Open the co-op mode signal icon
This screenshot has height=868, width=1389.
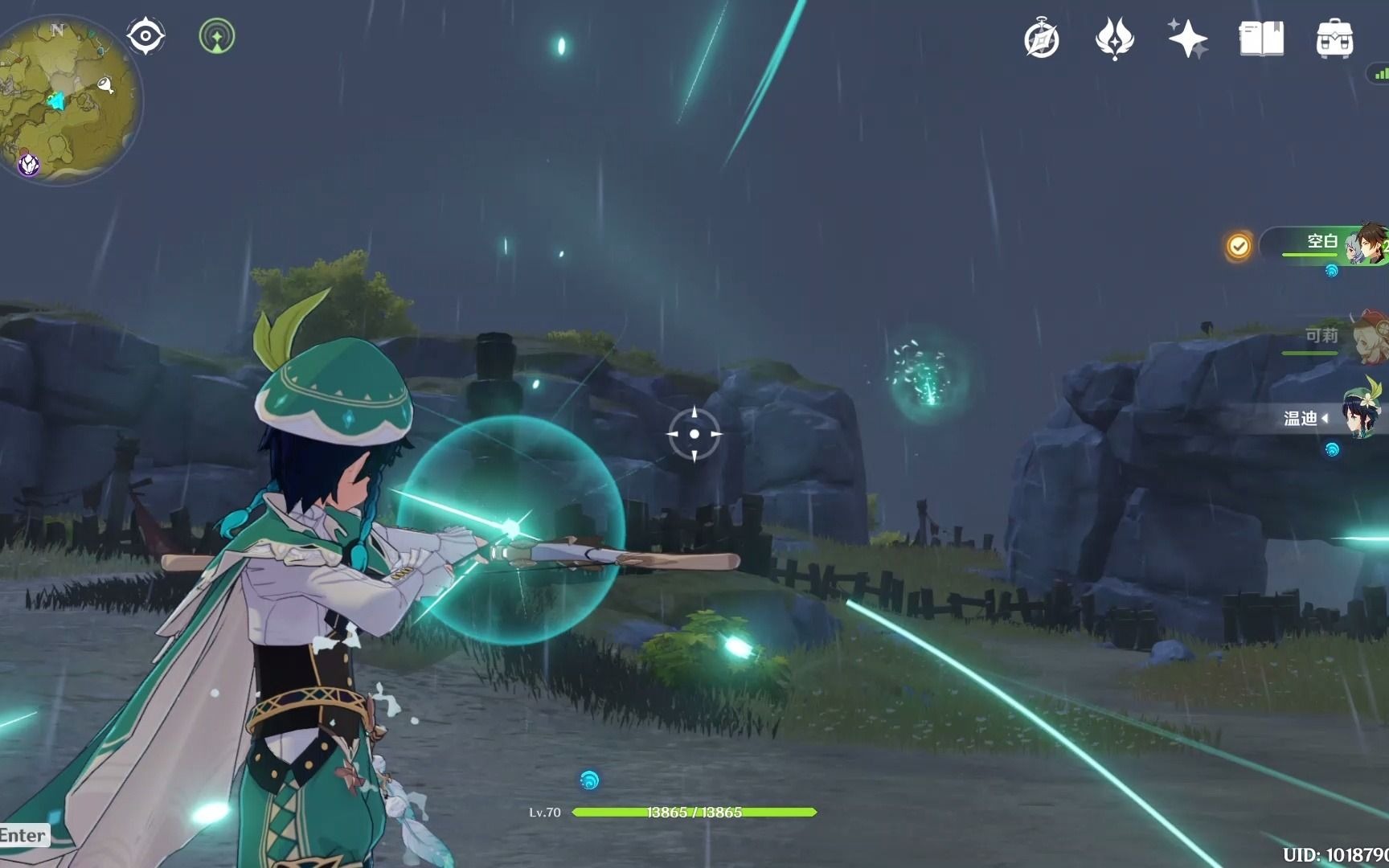[216, 36]
